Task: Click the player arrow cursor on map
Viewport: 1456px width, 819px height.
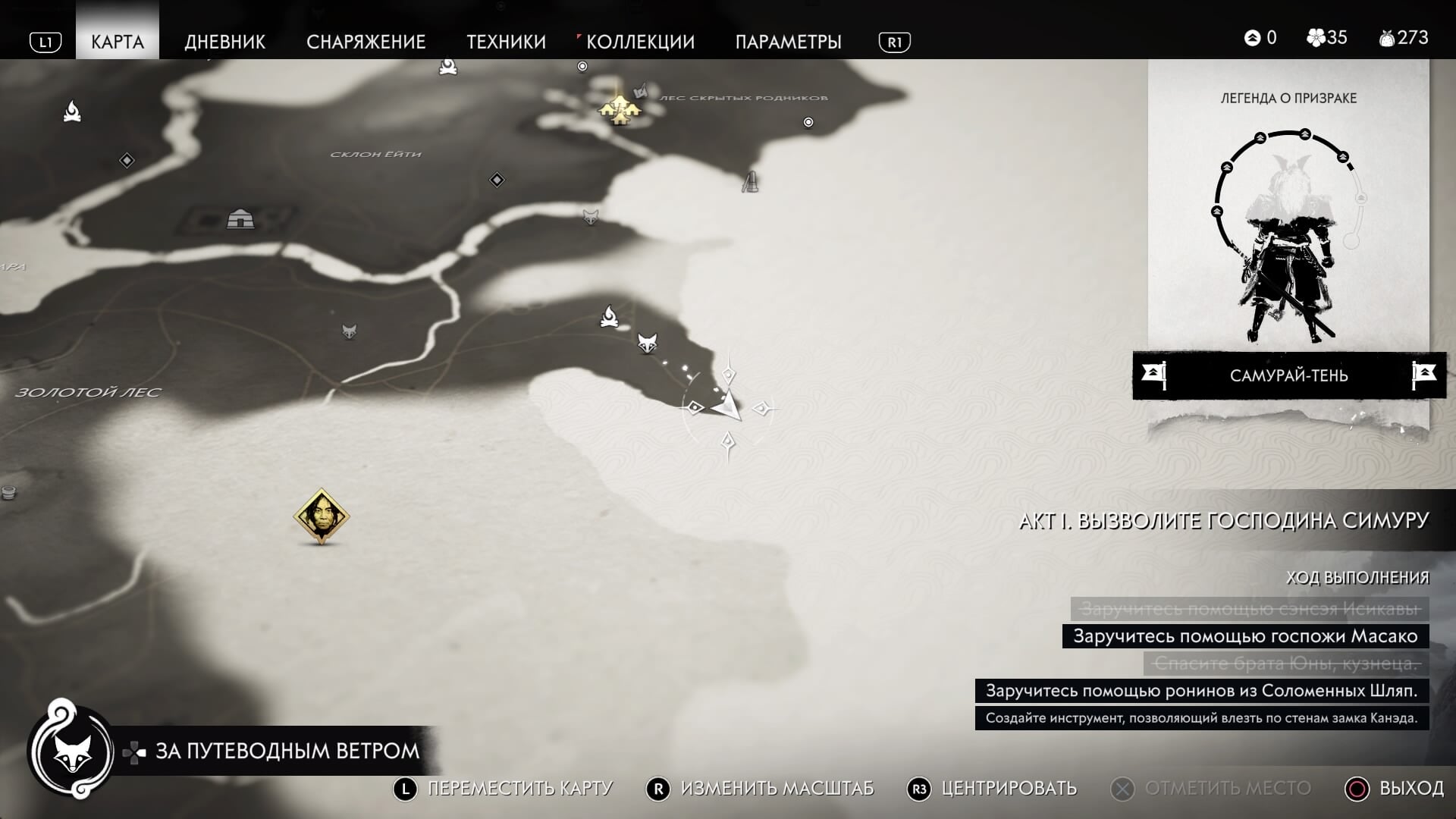Action: (727, 406)
